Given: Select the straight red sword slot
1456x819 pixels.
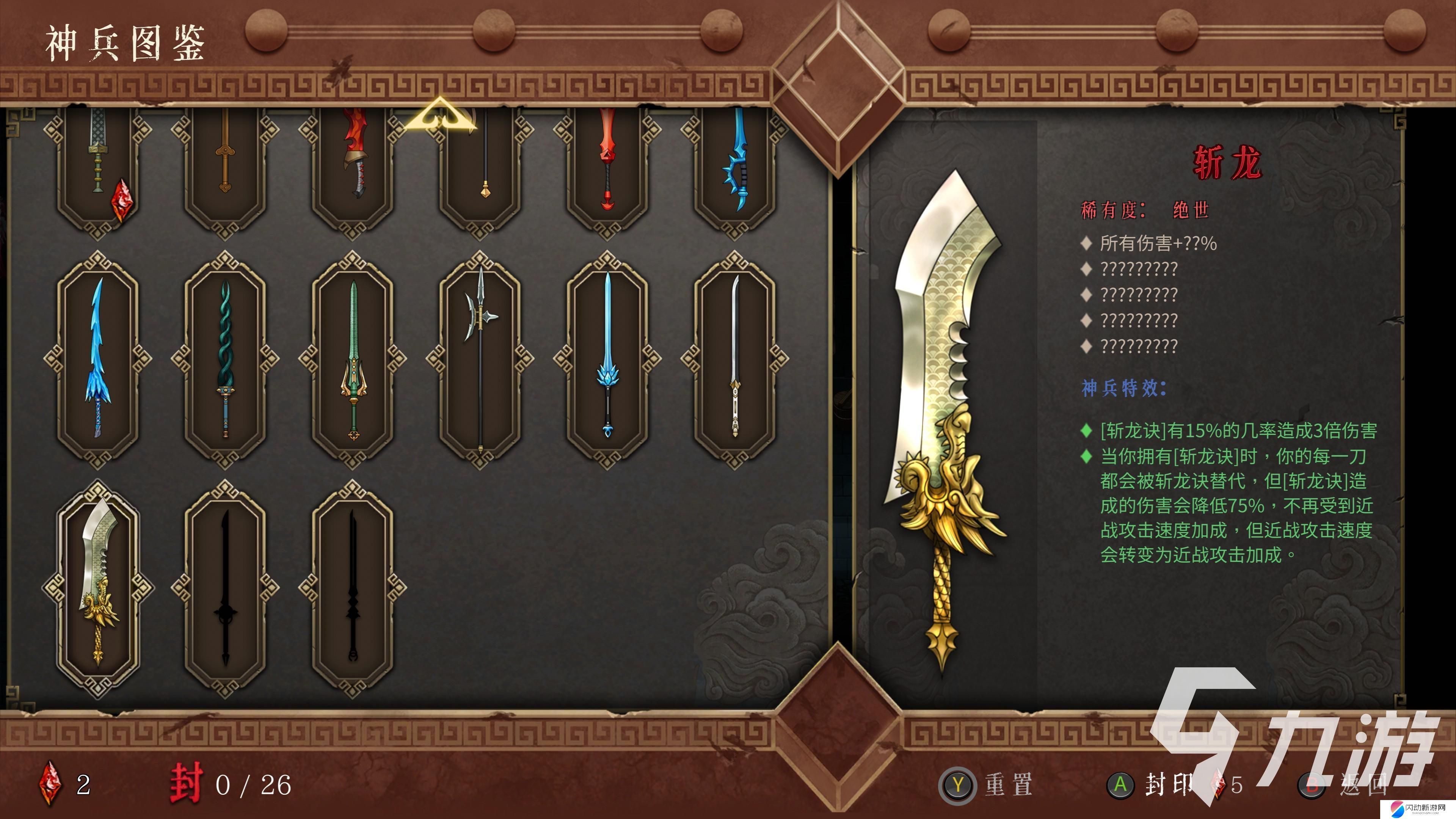Looking at the screenshot, I should point(607,164).
